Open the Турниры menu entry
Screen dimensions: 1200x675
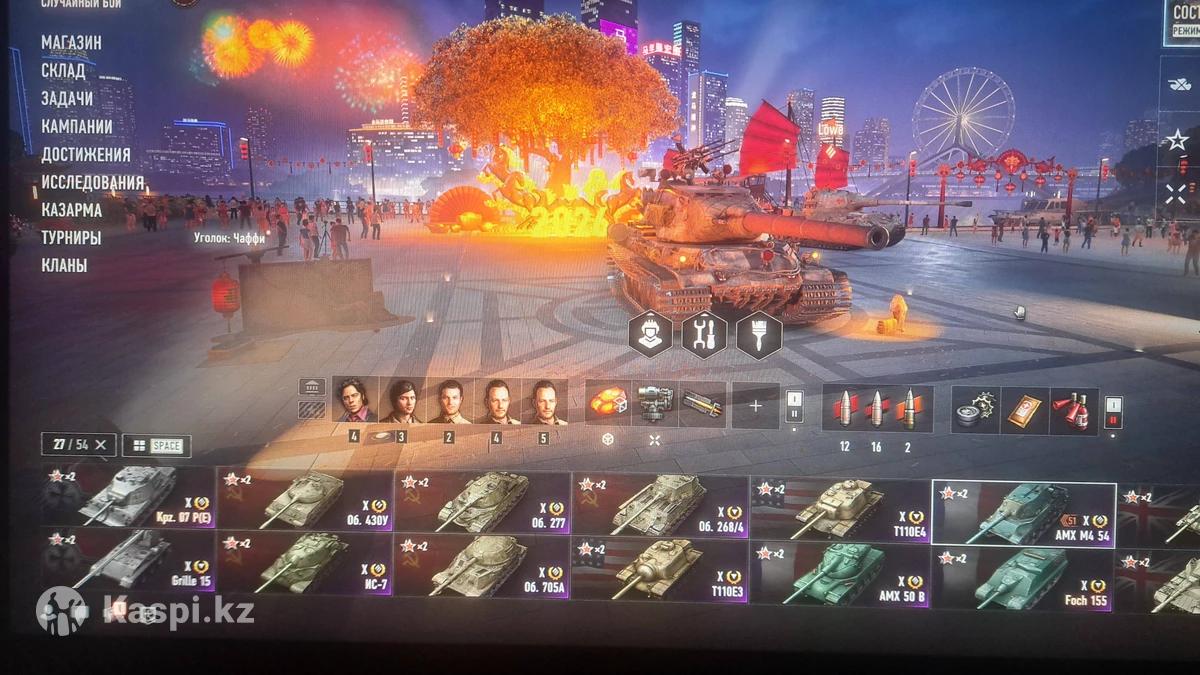pyautogui.click(x=71, y=238)
